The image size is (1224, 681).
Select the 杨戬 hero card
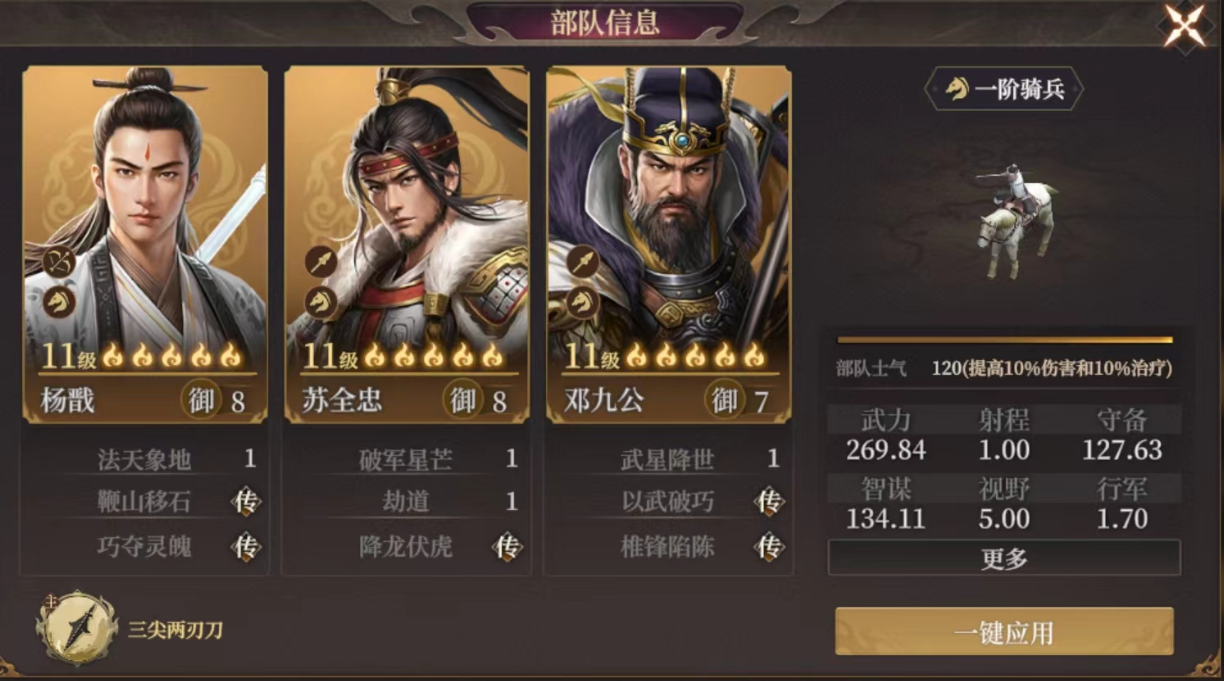coord(145,240)
